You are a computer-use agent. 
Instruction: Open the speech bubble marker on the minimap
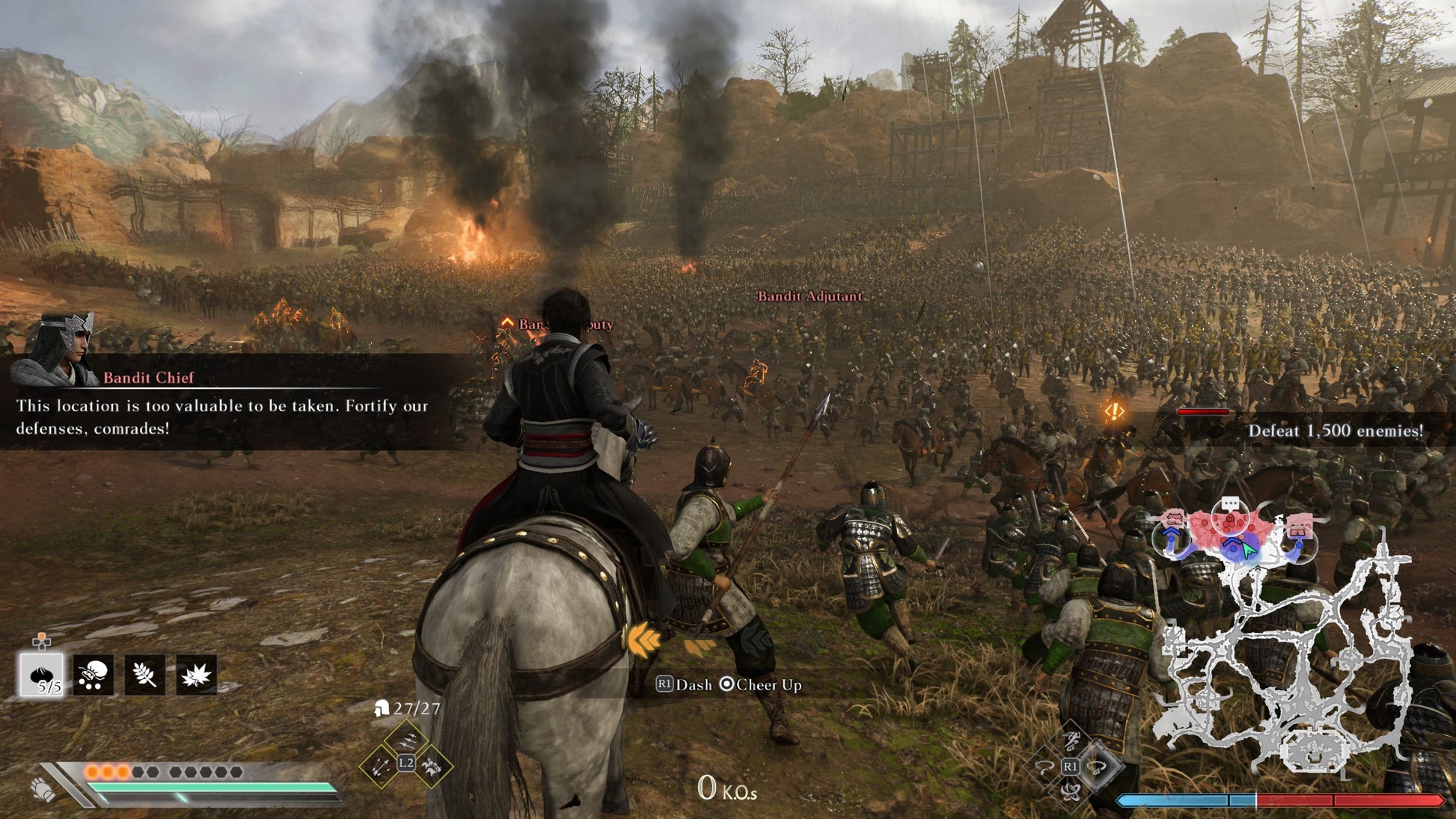1231,502
